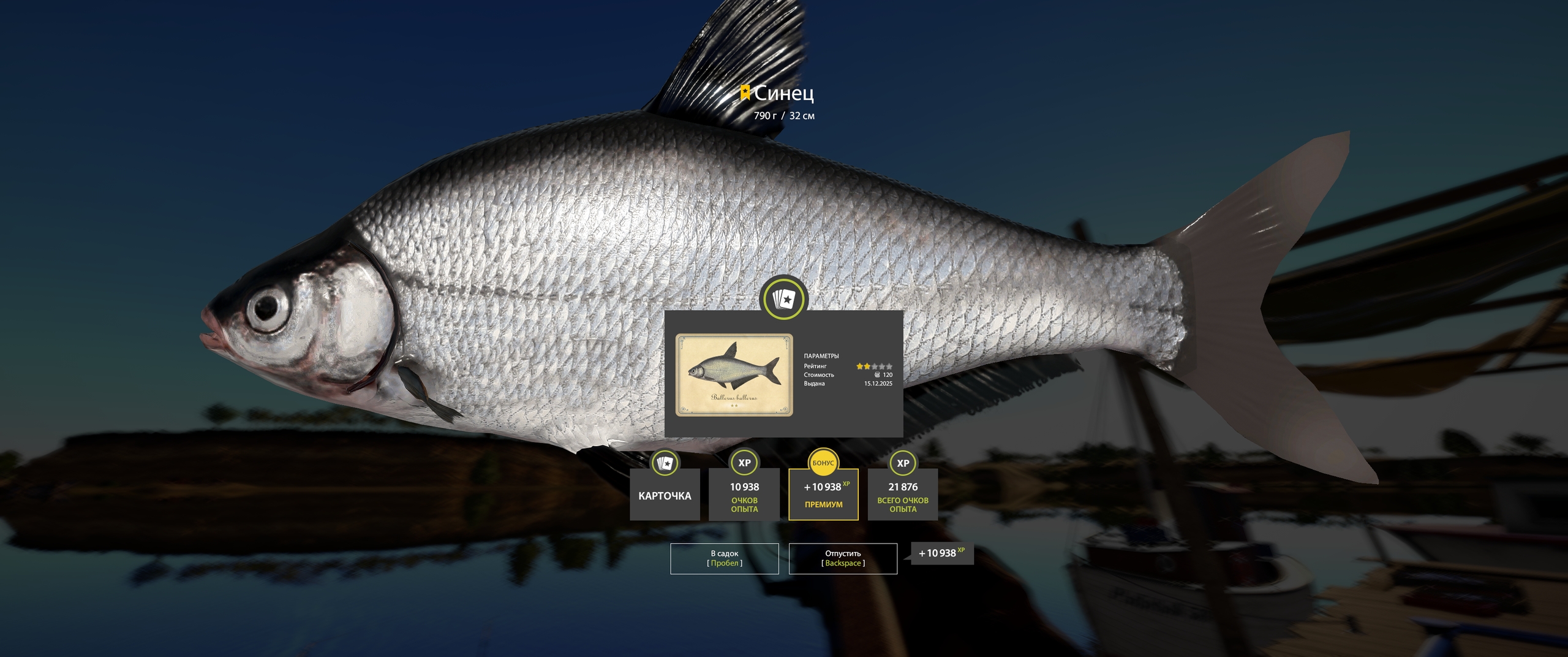Click the coin icon next to cost 120

878,374
